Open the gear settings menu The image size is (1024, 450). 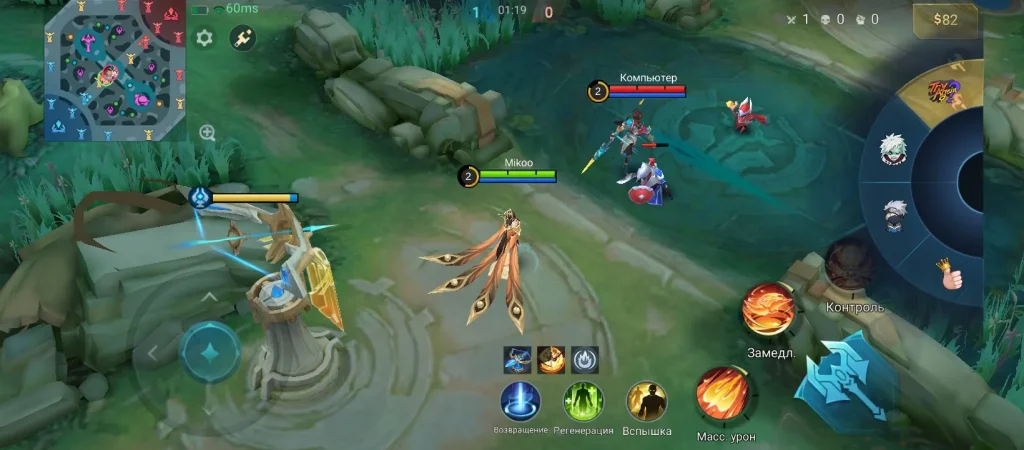click(x=205, y=38)
